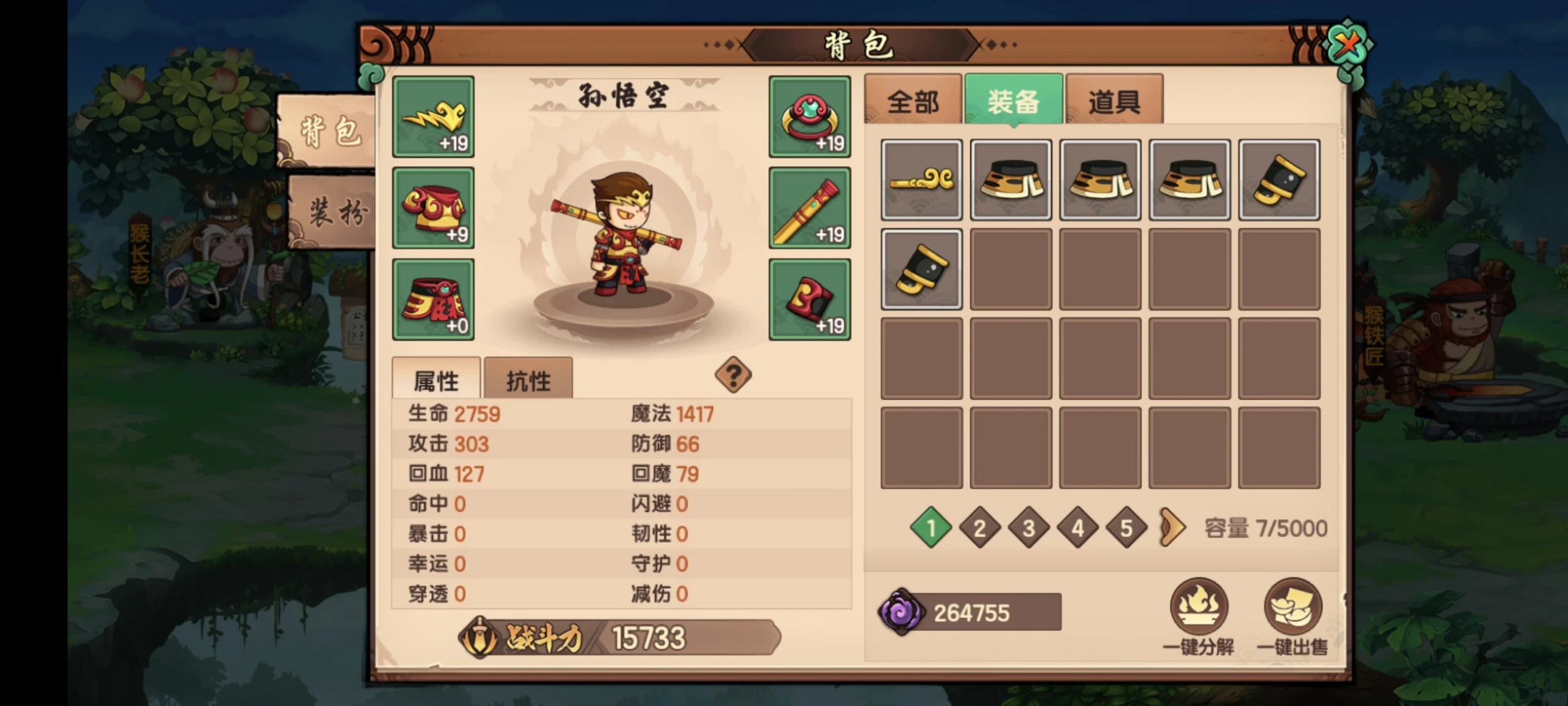Switch to the 全部 (All) tab
The height and width of the screenshot is (706, 1568).
coord(913,101)
